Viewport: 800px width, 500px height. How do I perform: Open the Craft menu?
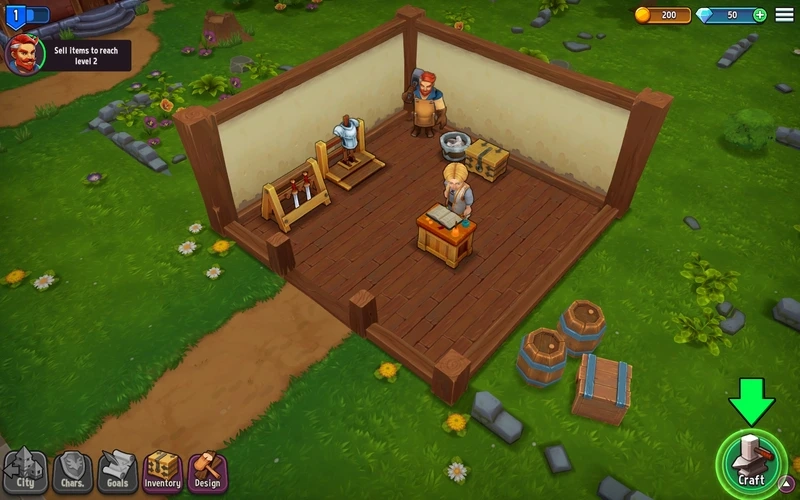(750, 460)
